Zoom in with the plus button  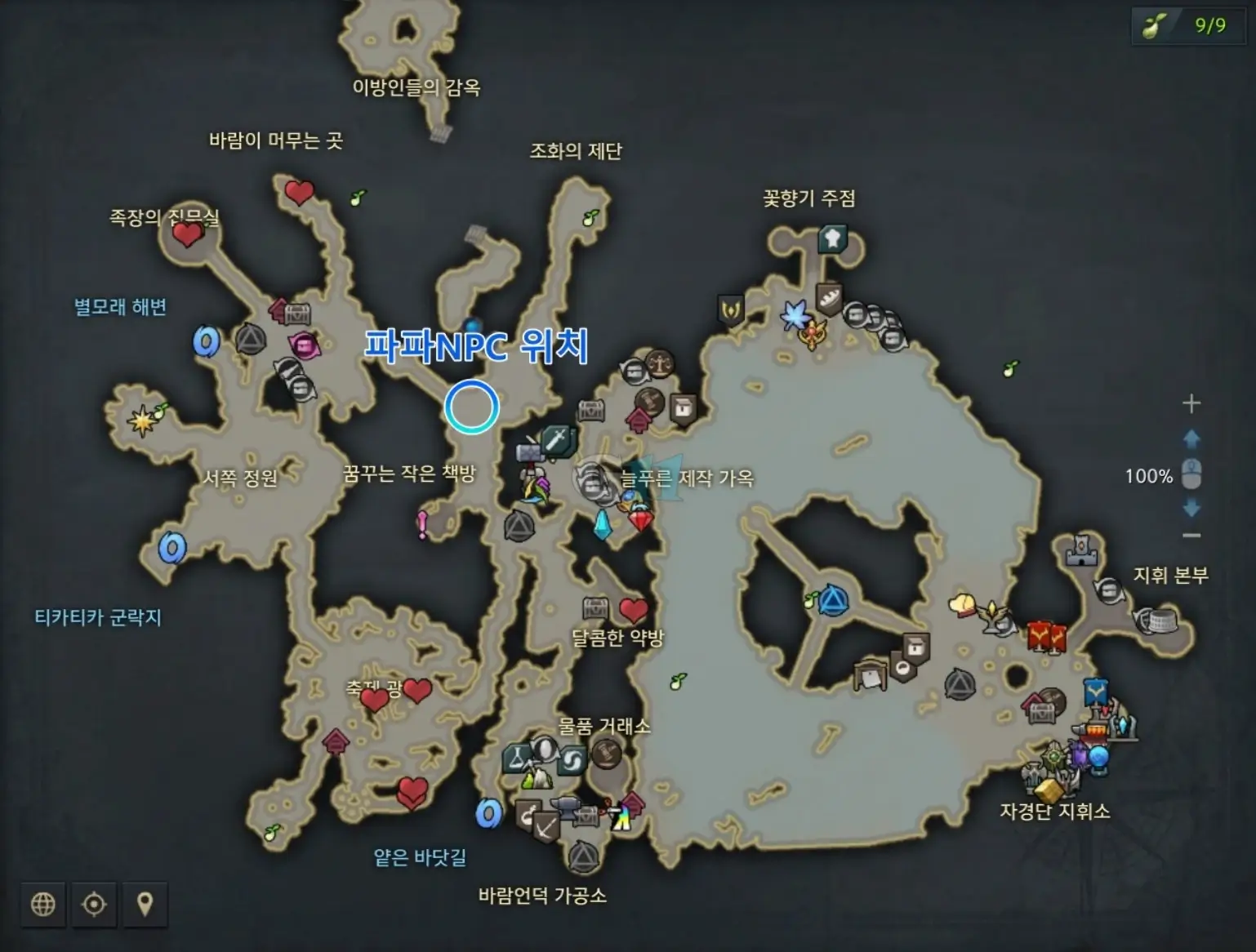[x=1191, y=403]
